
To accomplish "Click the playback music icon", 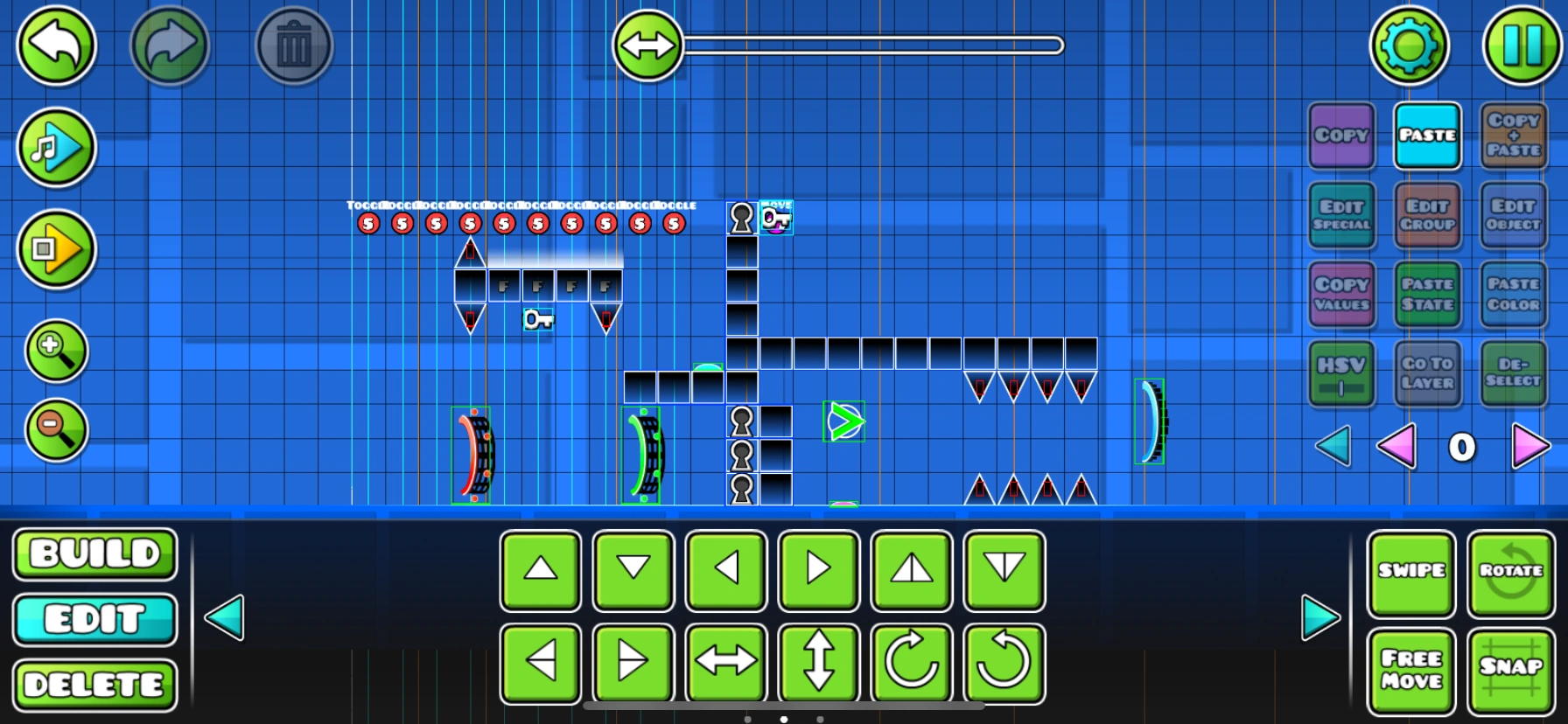I will 55,148.
